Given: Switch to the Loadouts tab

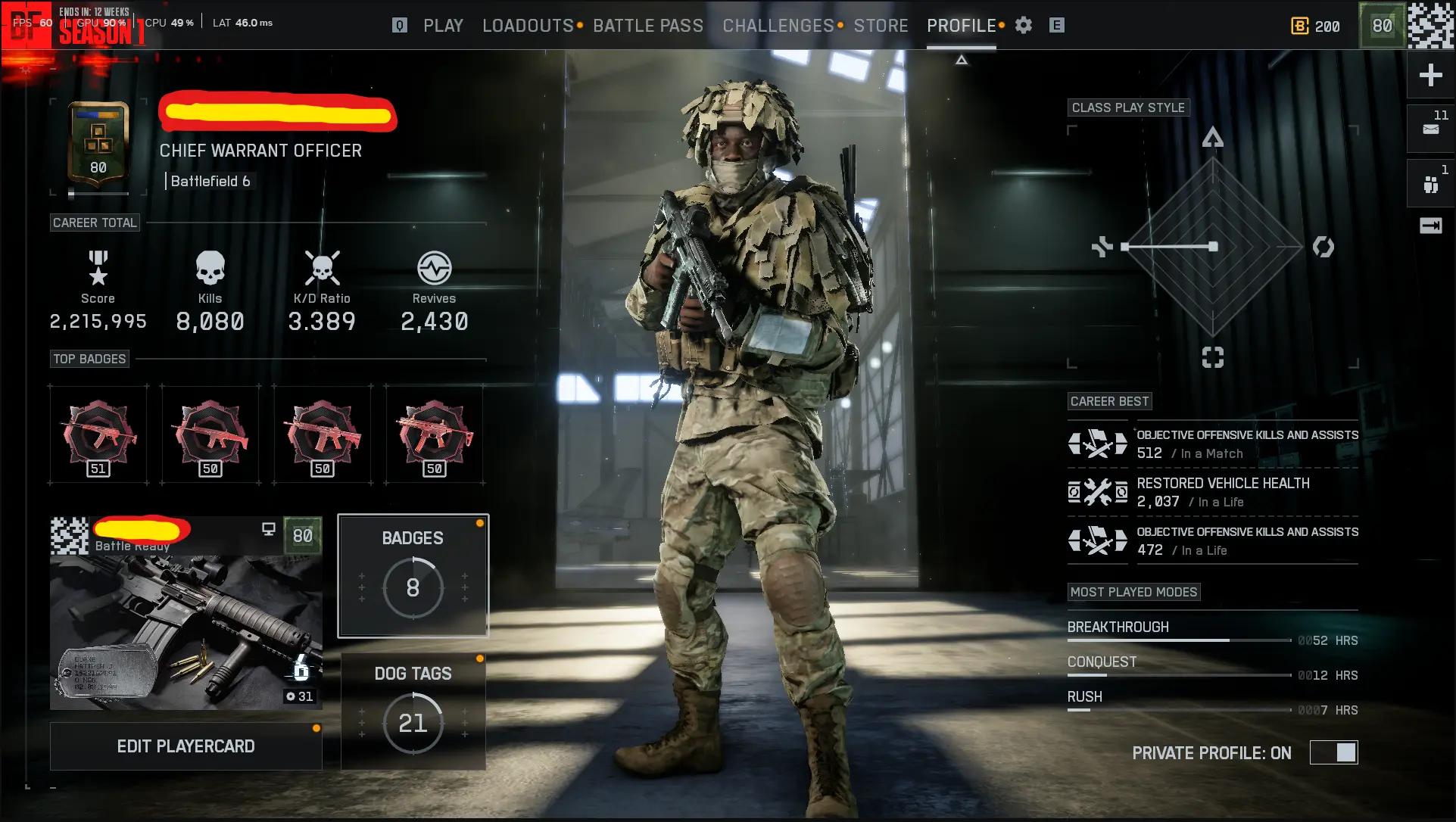Looking at the screenshot, I should click(x=528, y=26).
